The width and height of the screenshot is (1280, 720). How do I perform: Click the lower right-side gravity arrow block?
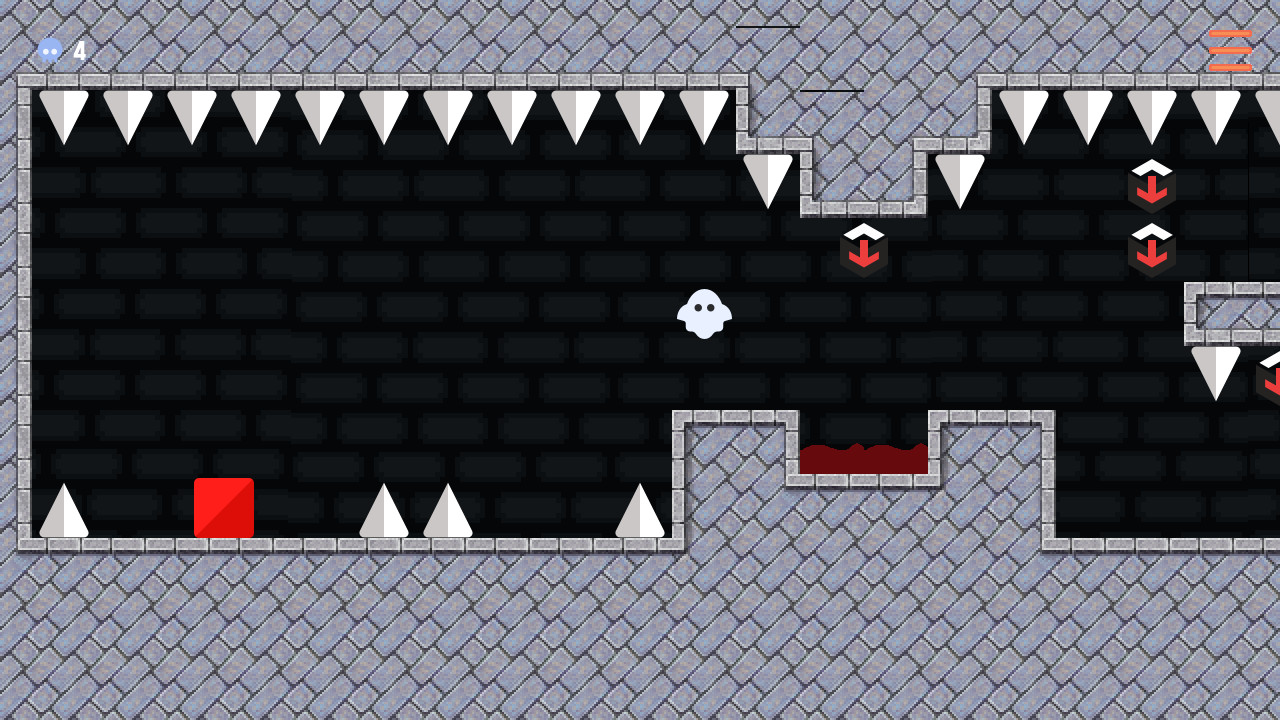click(x=1152, y=249)
